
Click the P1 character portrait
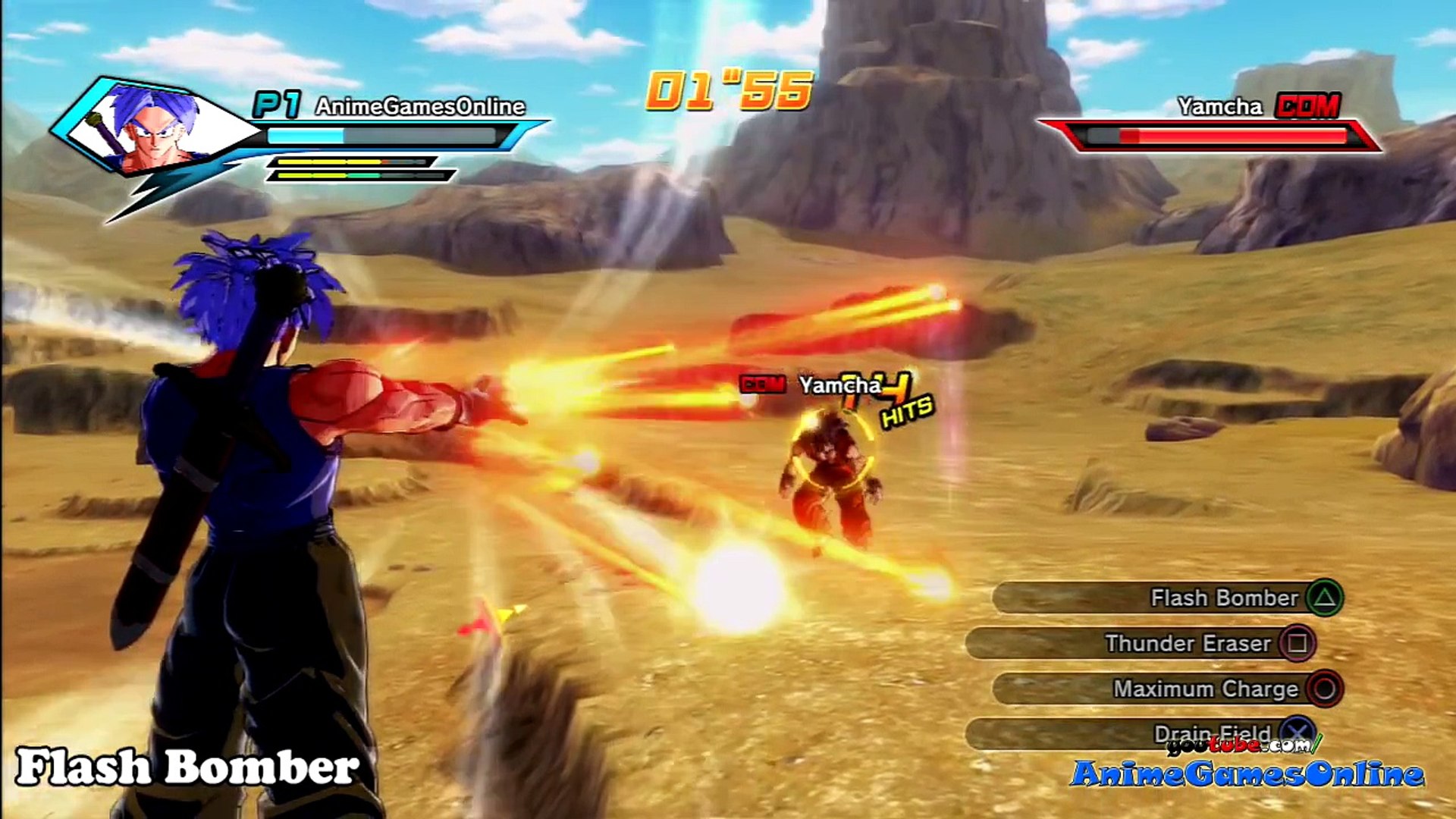click(155, 127)
